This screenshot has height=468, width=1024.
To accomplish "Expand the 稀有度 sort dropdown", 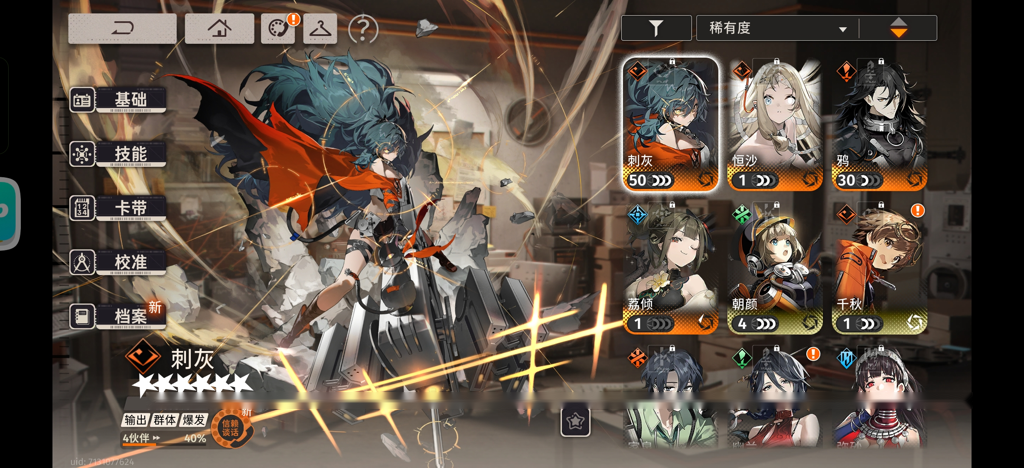I will [778, 28].
